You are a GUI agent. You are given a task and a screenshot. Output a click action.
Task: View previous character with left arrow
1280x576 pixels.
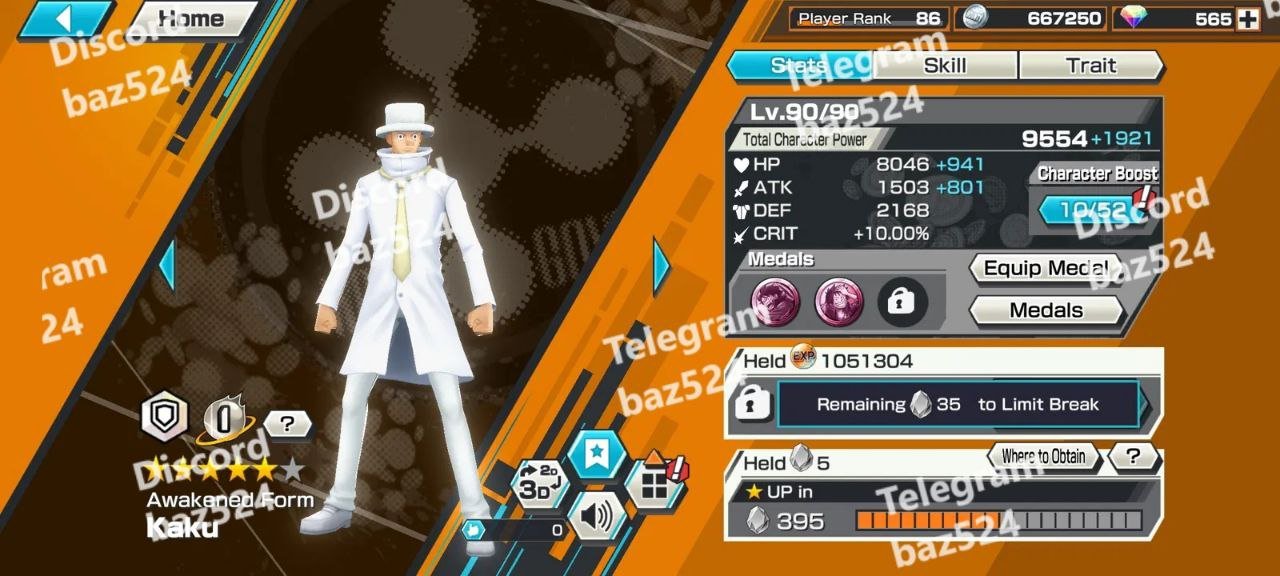tap(167, 266)
